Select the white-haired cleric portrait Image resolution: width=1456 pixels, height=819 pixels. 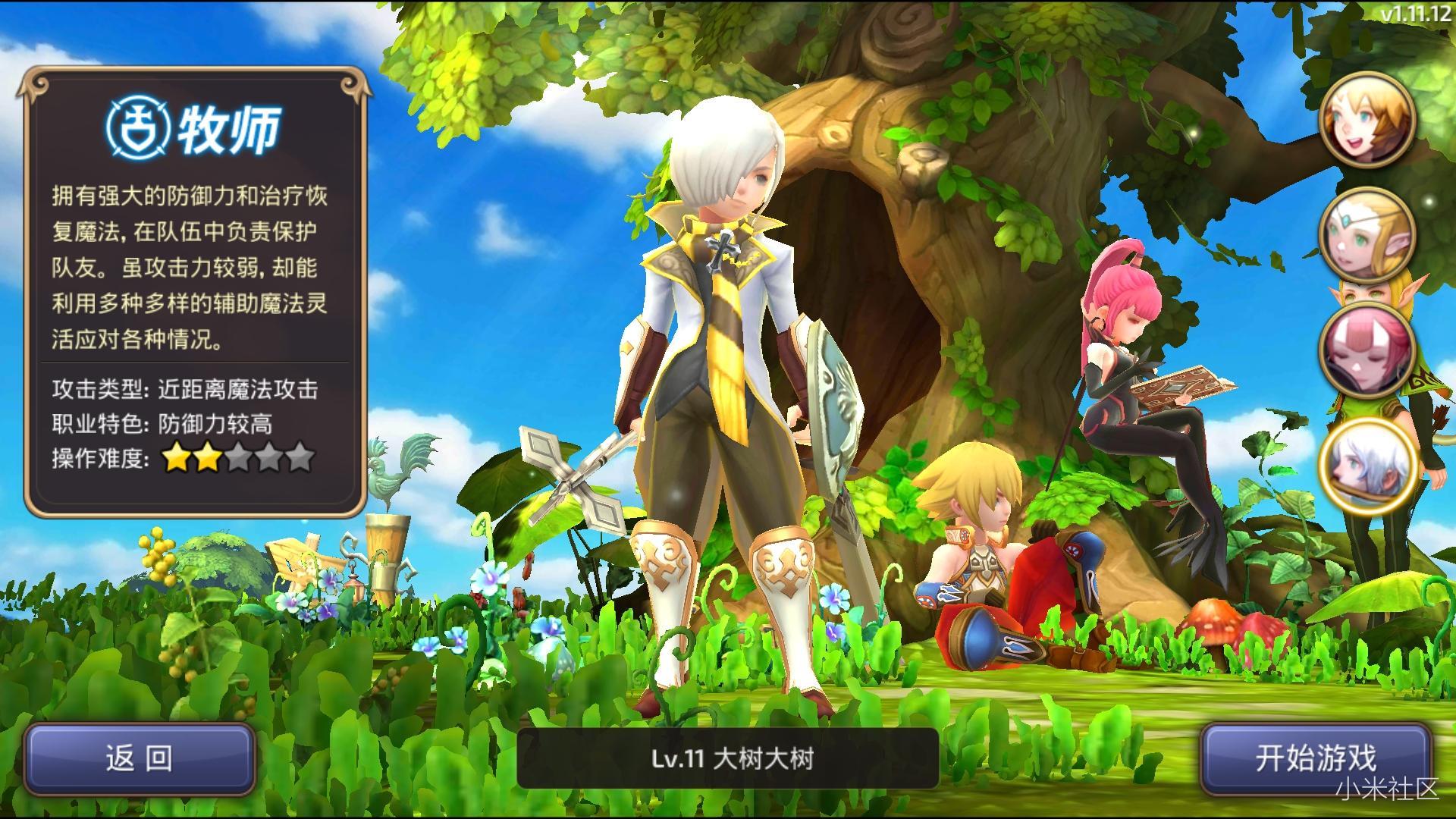(x=1368, y=466)
